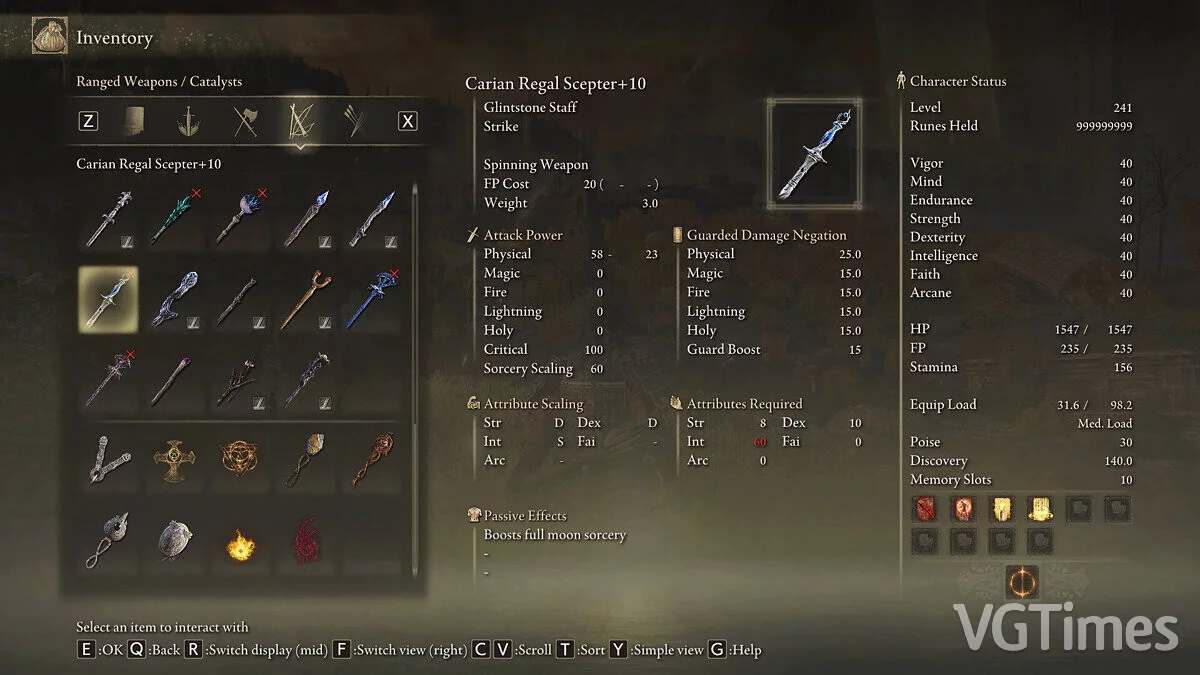Viewport: 1200px width, 675px height.
Task: Open the bow and staff catalysts tab
Action: pyautogui.click(x=299, y=121)
